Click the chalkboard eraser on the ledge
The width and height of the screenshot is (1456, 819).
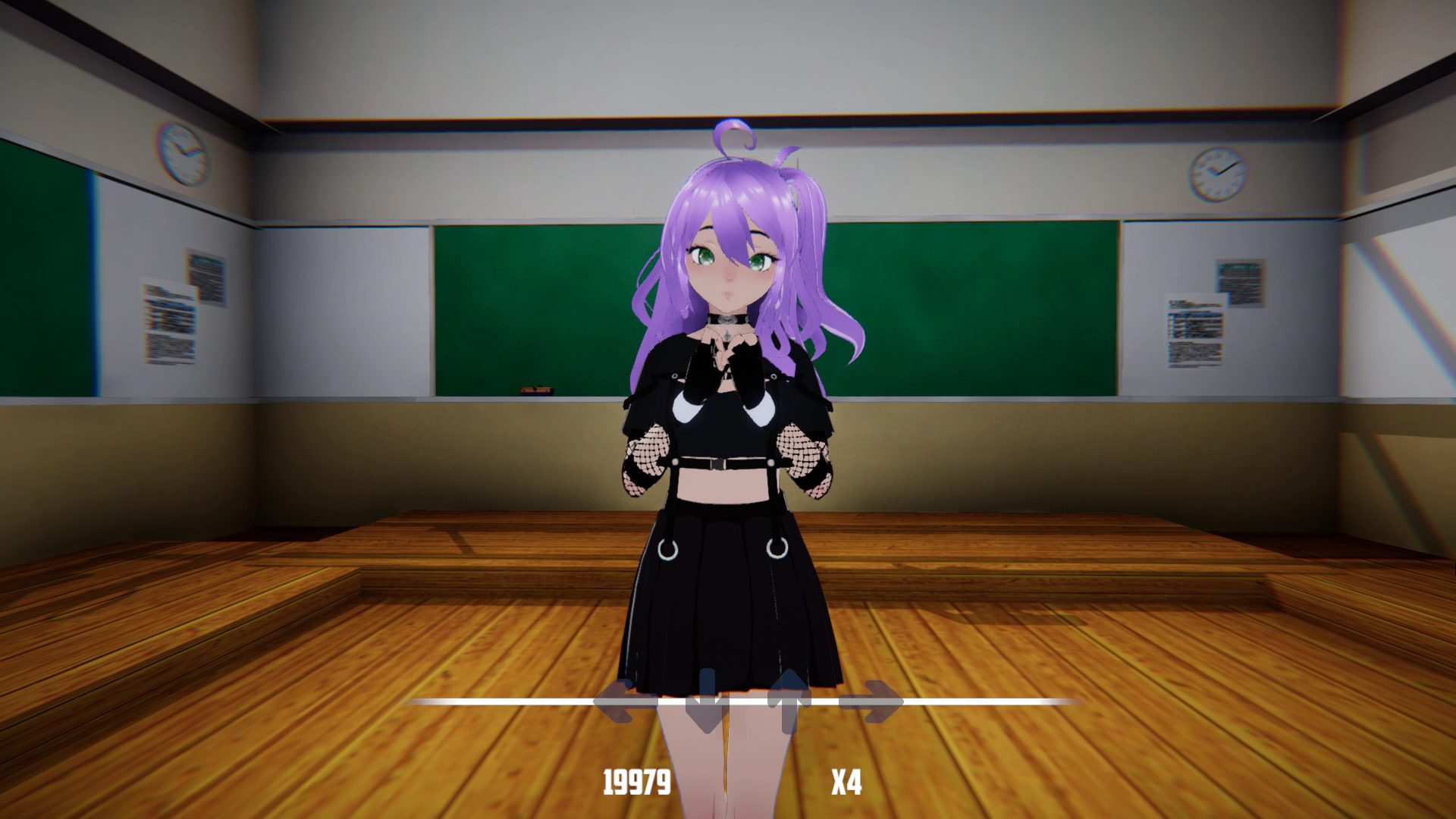coord(538,390)
